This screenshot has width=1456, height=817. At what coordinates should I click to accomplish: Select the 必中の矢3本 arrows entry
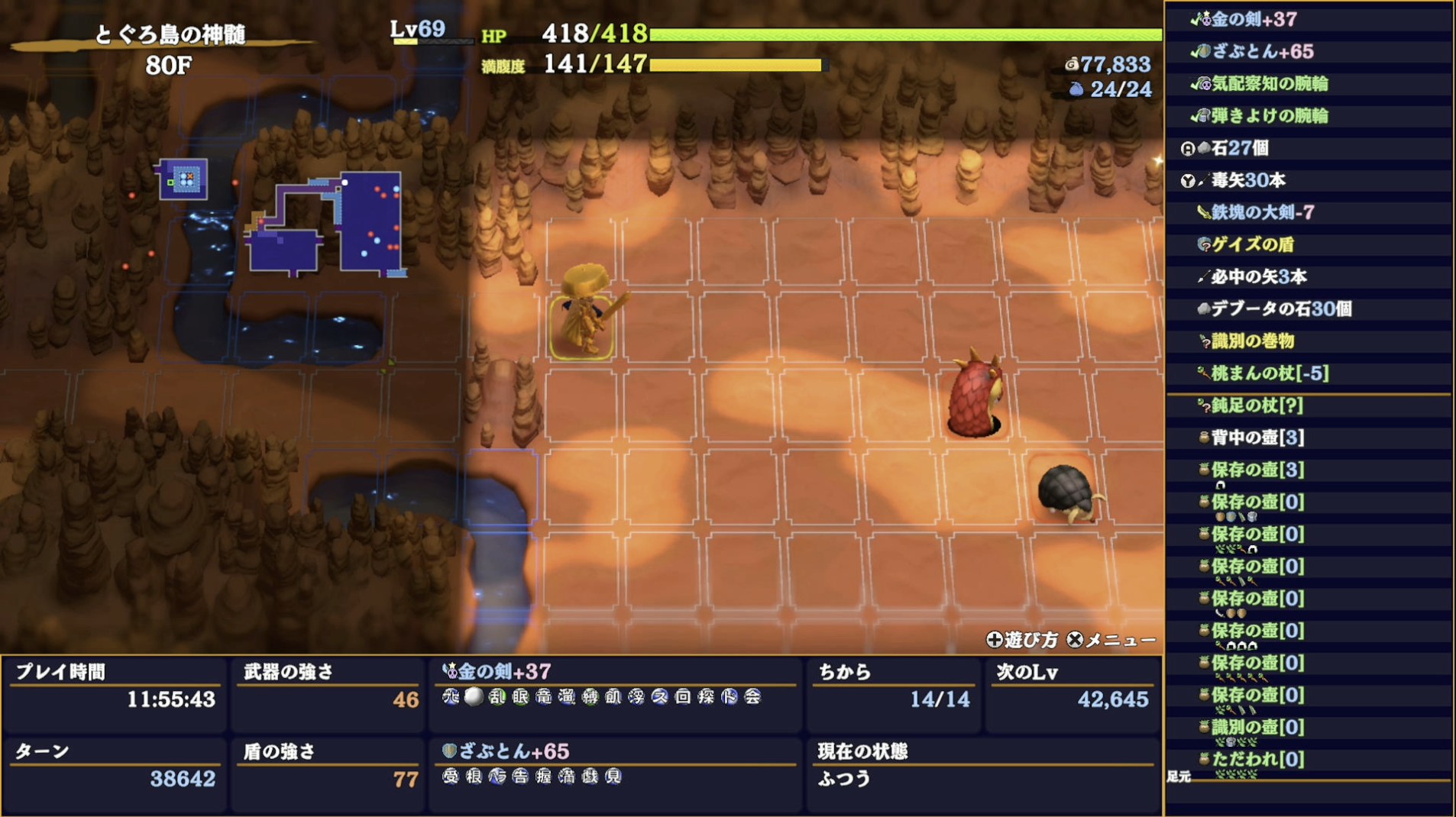tap(1258, 276)
